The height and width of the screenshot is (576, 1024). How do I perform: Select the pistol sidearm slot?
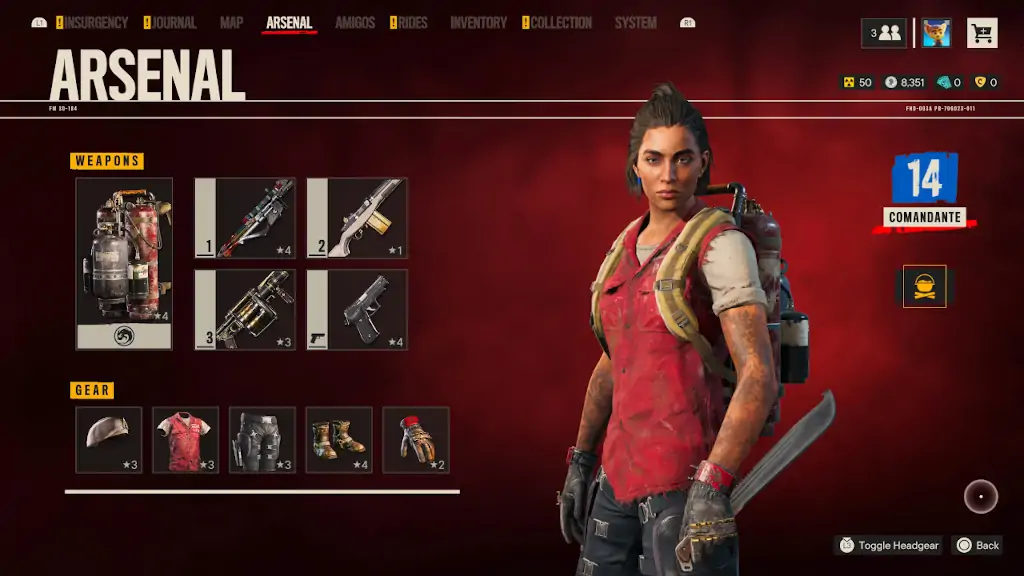357,309
